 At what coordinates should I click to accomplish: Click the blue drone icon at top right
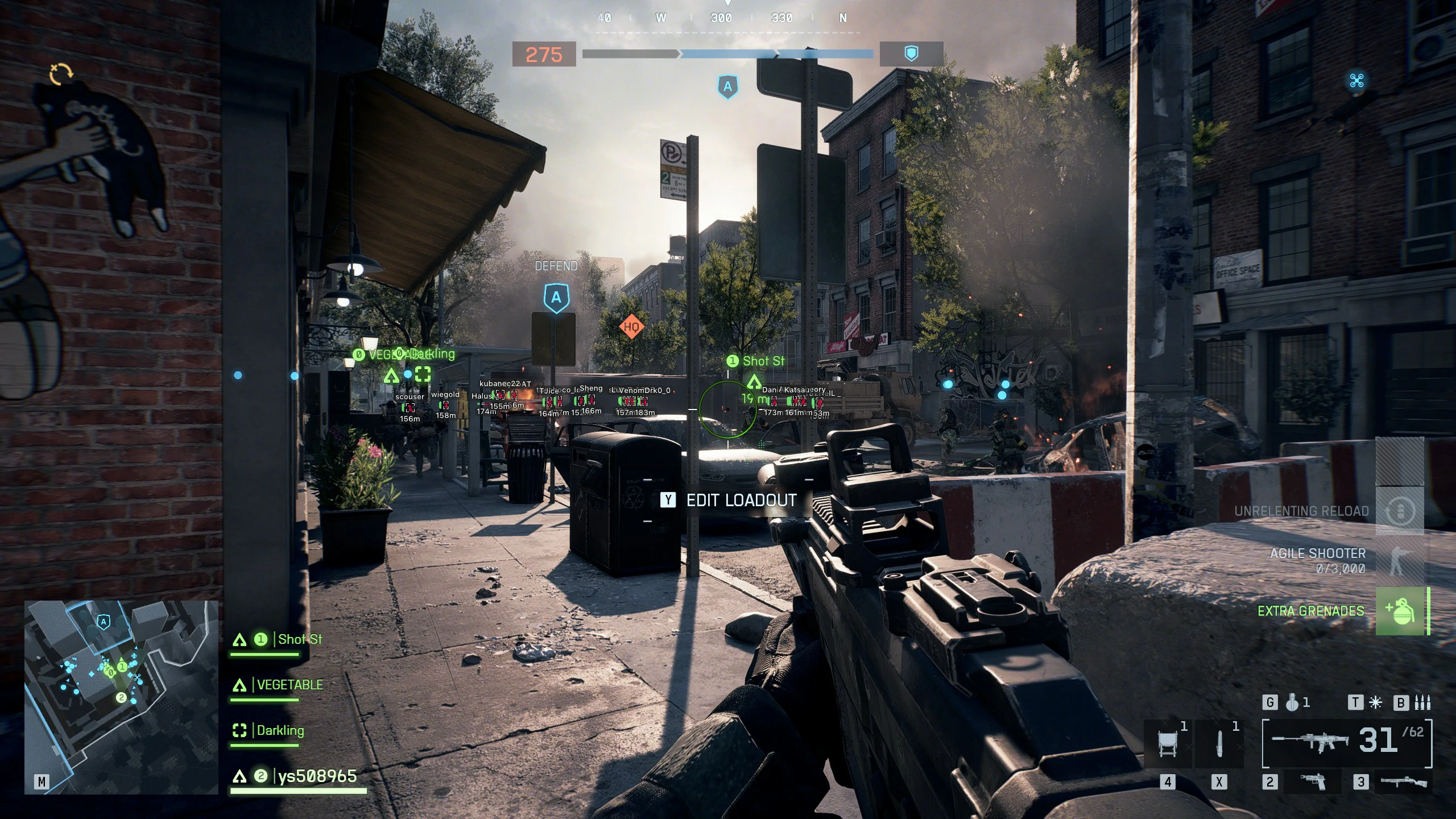tap(1356, 81)
